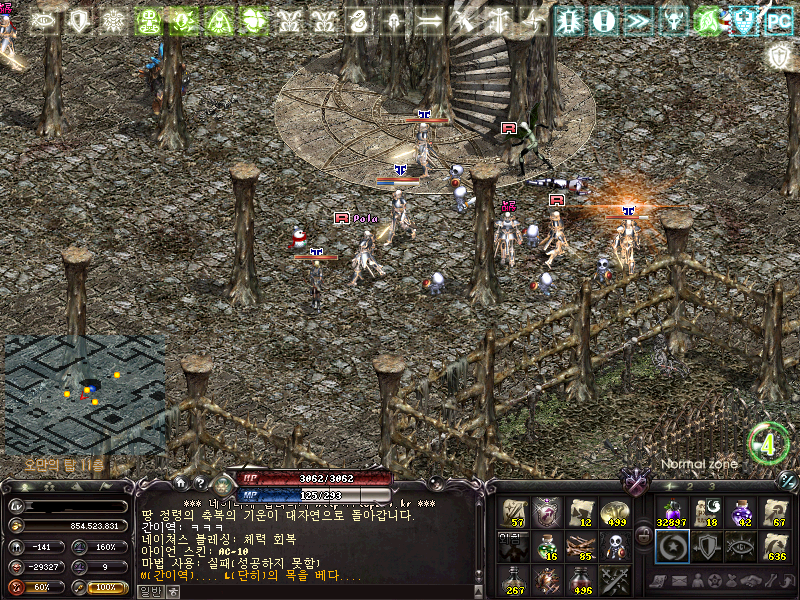
Task: Use the bundle of sticks with 85 count
Action: pyautogui.click(x=581, y=546)
